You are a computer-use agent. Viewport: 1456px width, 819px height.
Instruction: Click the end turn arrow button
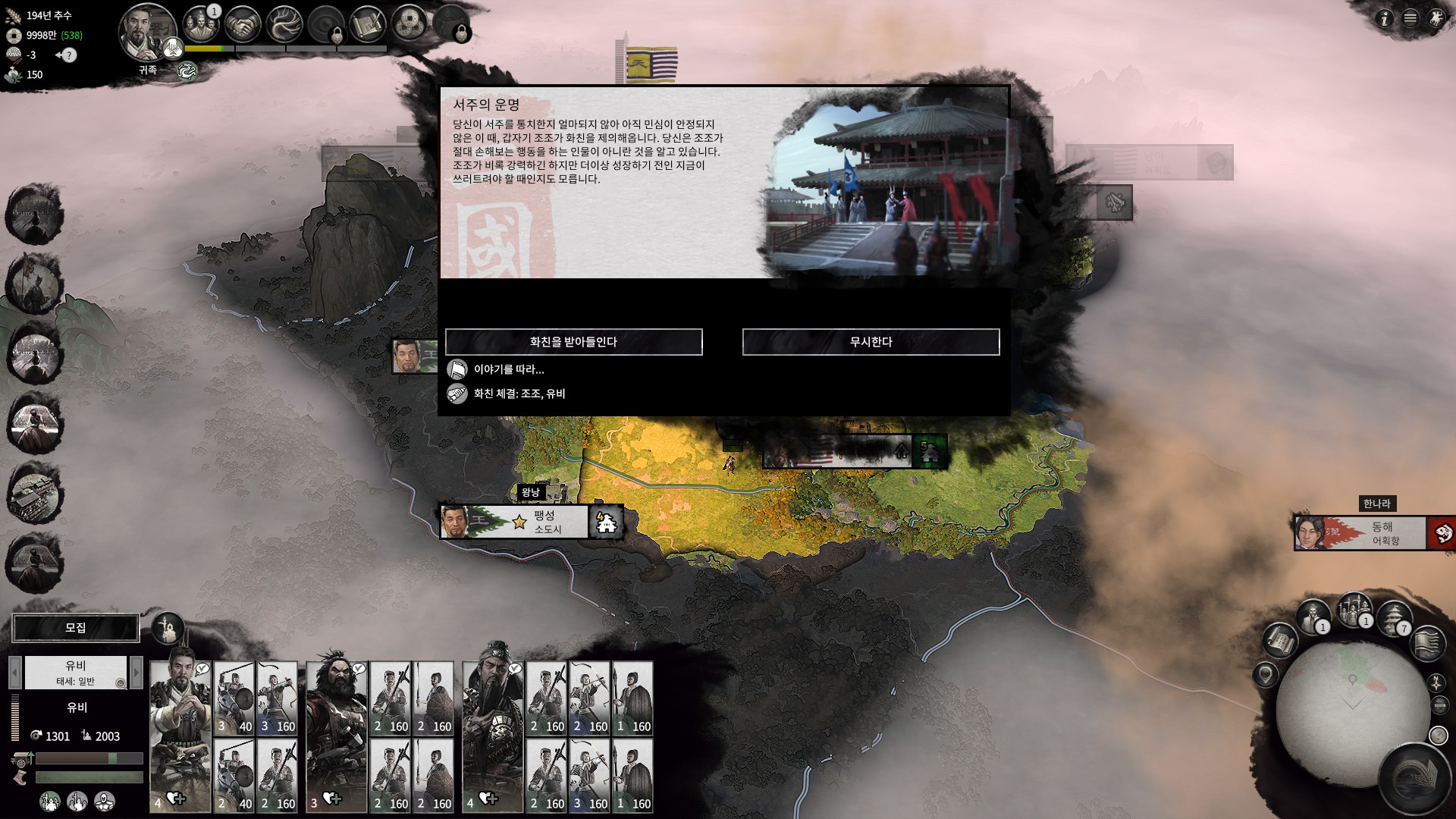pyautogui.click(x=1414, y=779)
